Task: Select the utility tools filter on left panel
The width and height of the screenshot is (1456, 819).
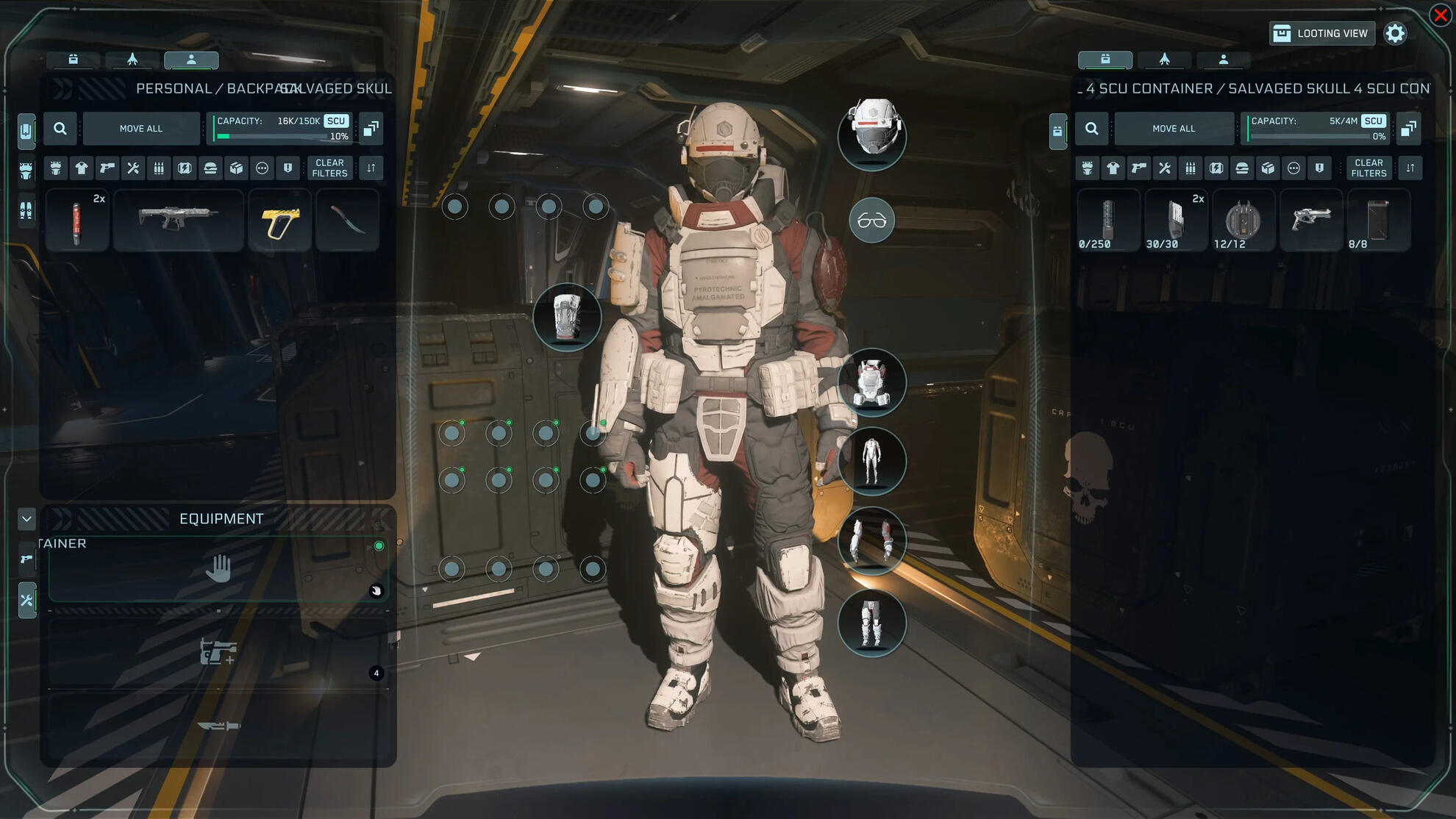Action: click(x=132, y=168)
